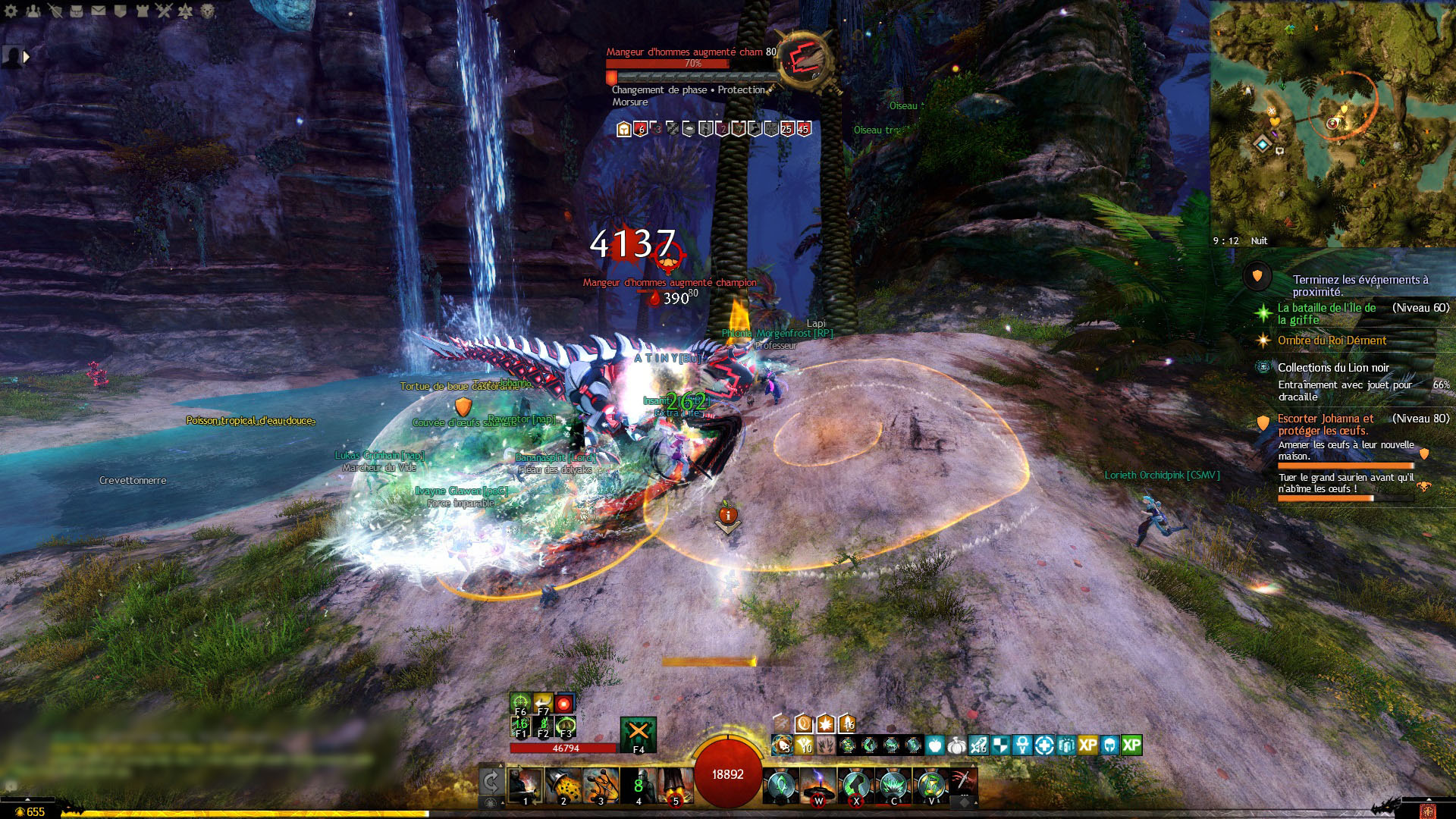The image size is (1456, 819).
Task: Open the Black Lion lion-head icon
Action: point(208,11)
